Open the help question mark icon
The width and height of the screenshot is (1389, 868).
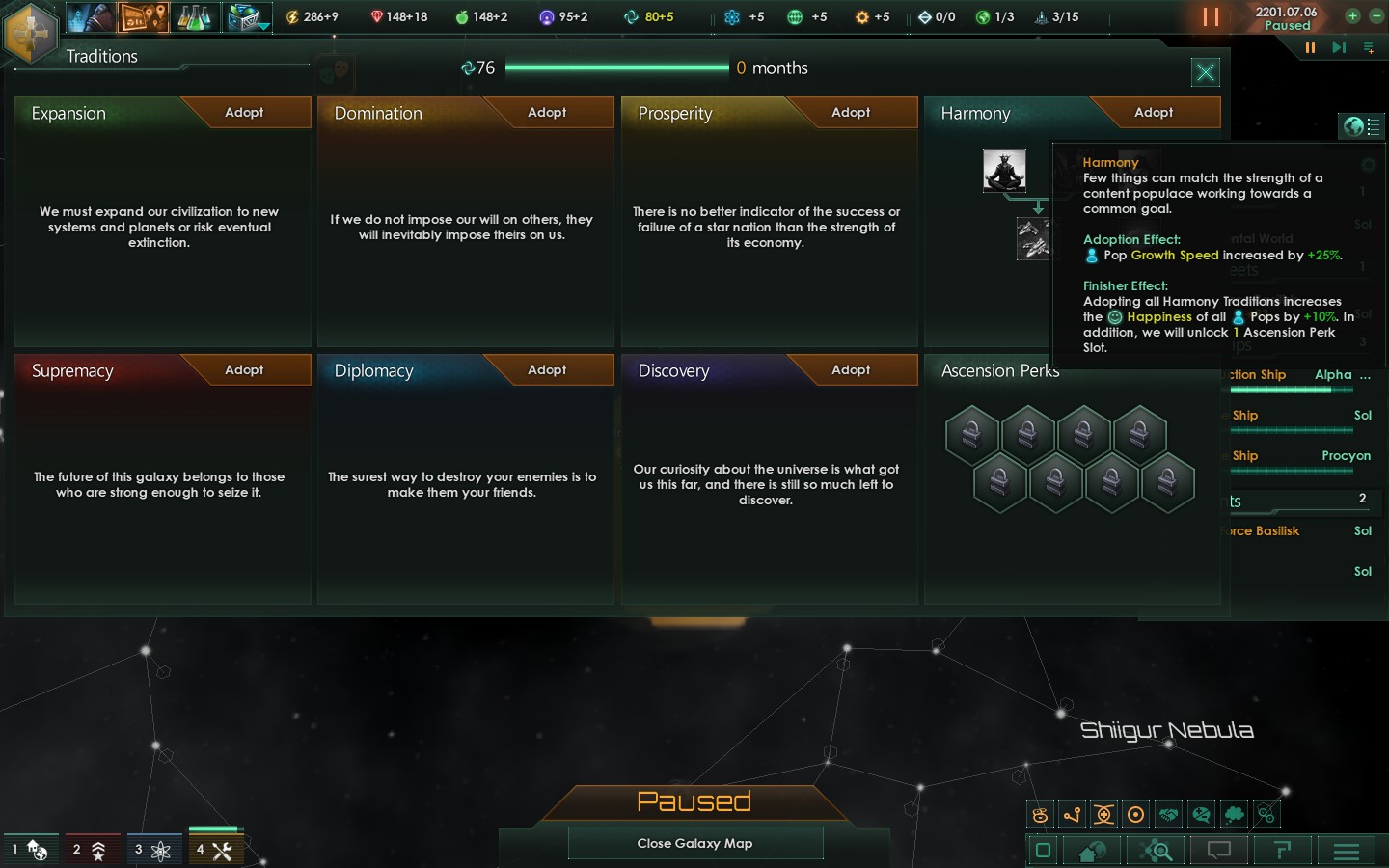tap(1282, 851)
